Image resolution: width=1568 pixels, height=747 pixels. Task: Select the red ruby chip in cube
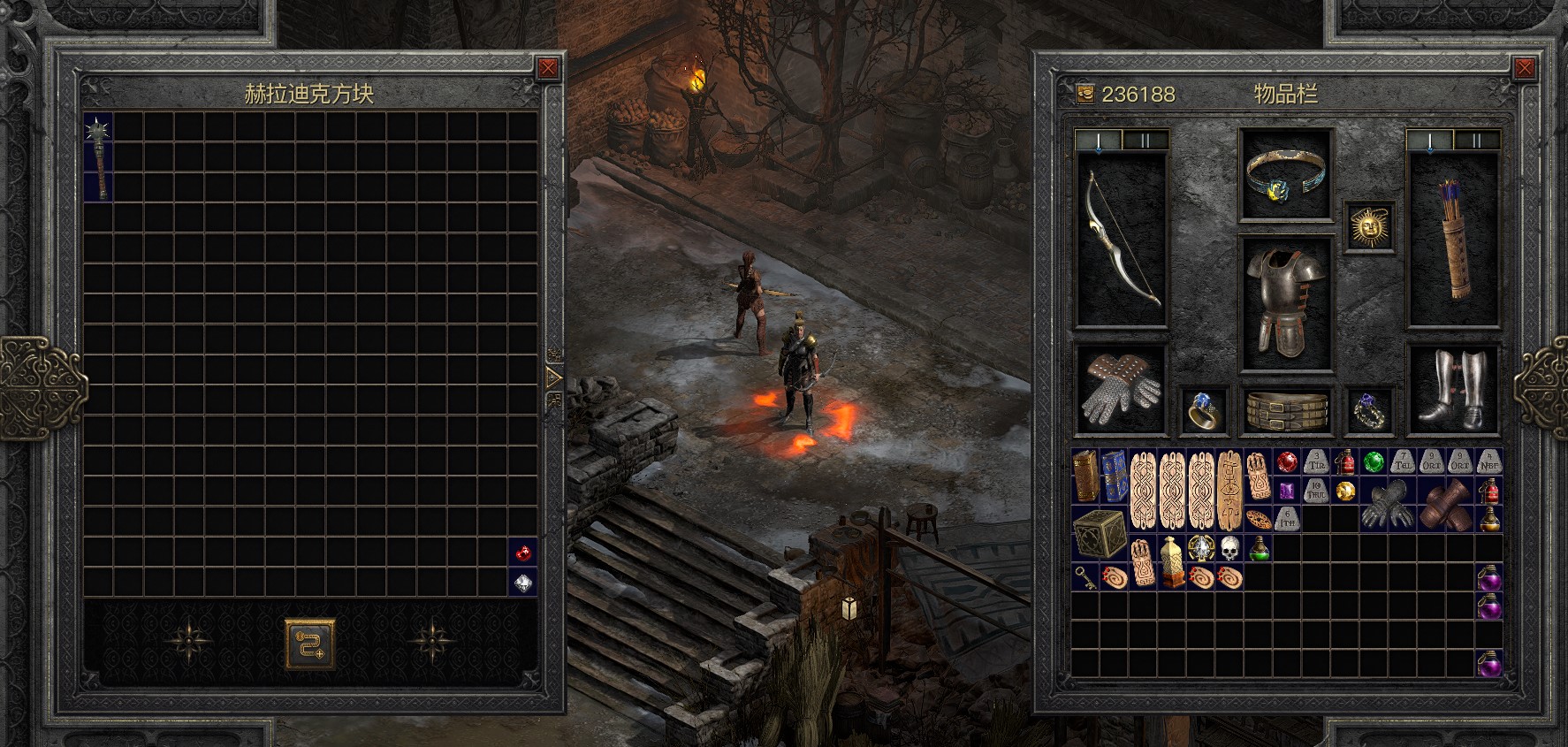pyautogui.click(x=523, y=553)
